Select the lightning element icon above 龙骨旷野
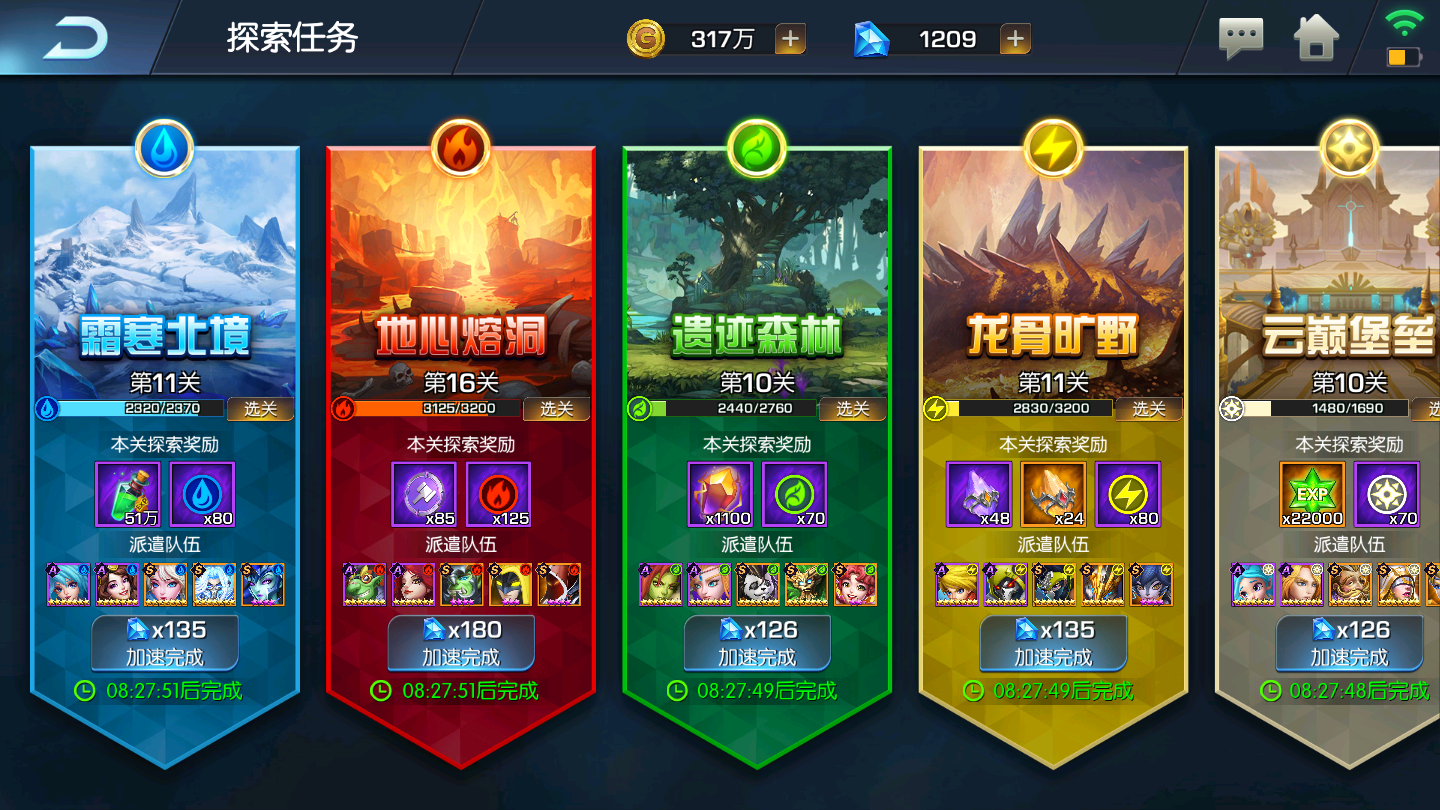This screenshot has width=1440, height=810. (1052, 147)
